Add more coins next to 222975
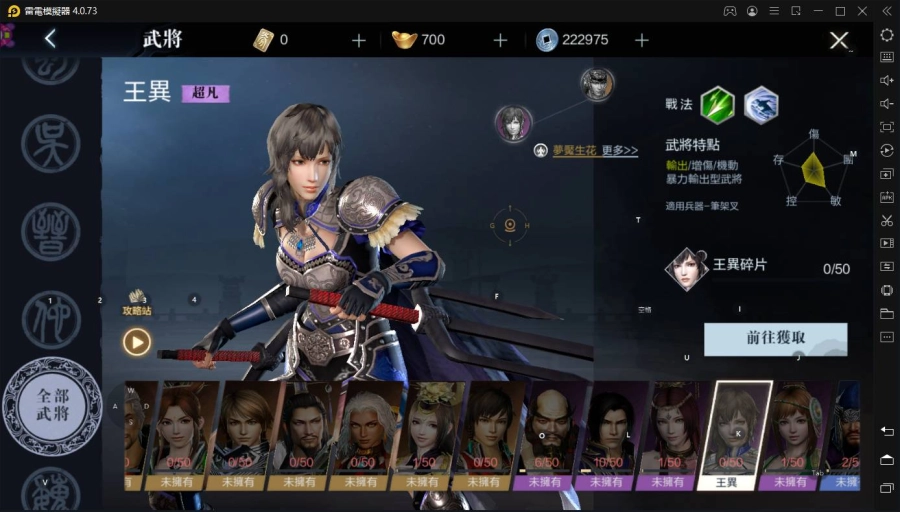900x512 pixels. point(642,40)
